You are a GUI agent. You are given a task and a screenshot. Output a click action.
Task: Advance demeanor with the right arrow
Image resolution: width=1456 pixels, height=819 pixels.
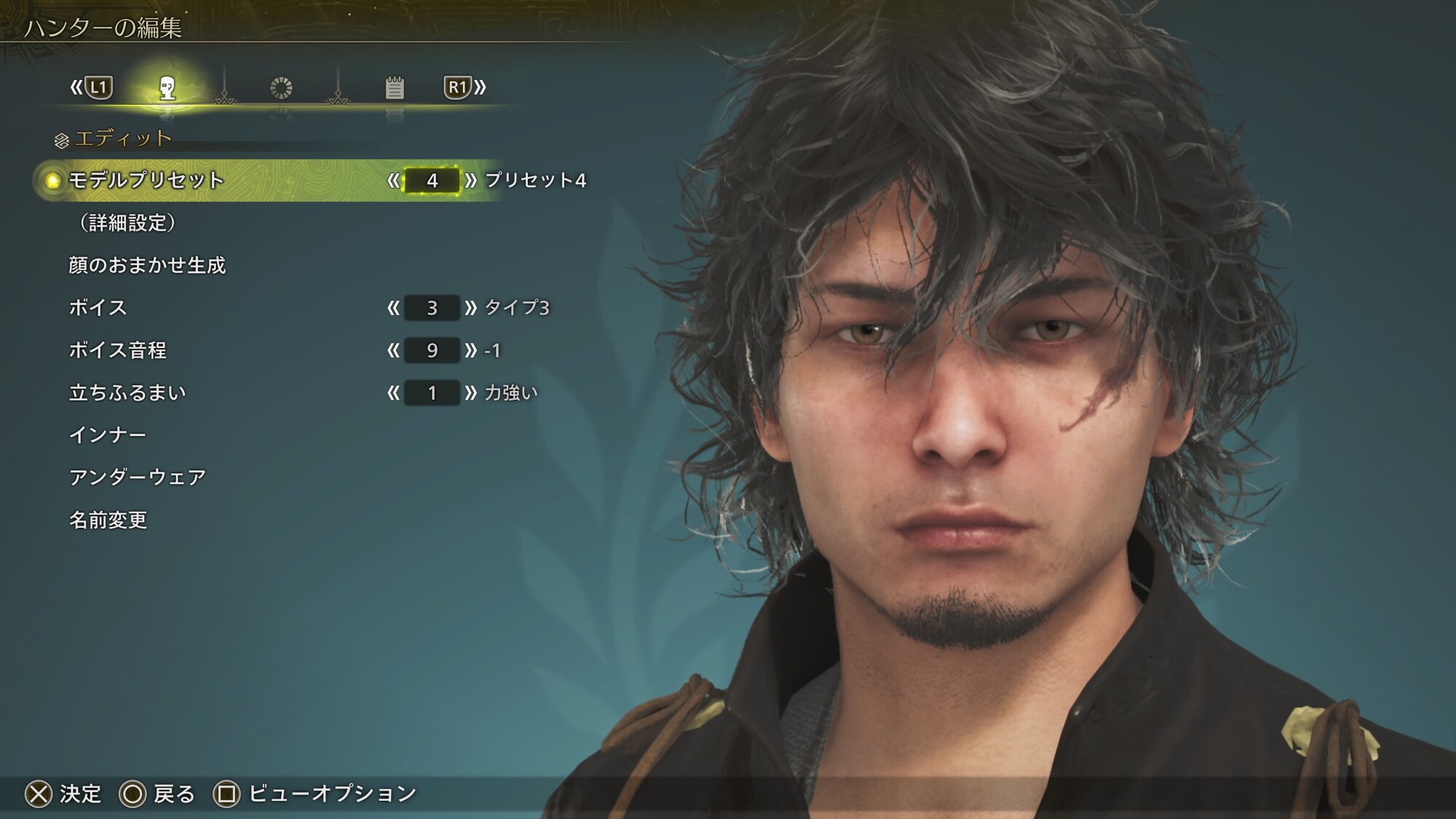point(471,393)
